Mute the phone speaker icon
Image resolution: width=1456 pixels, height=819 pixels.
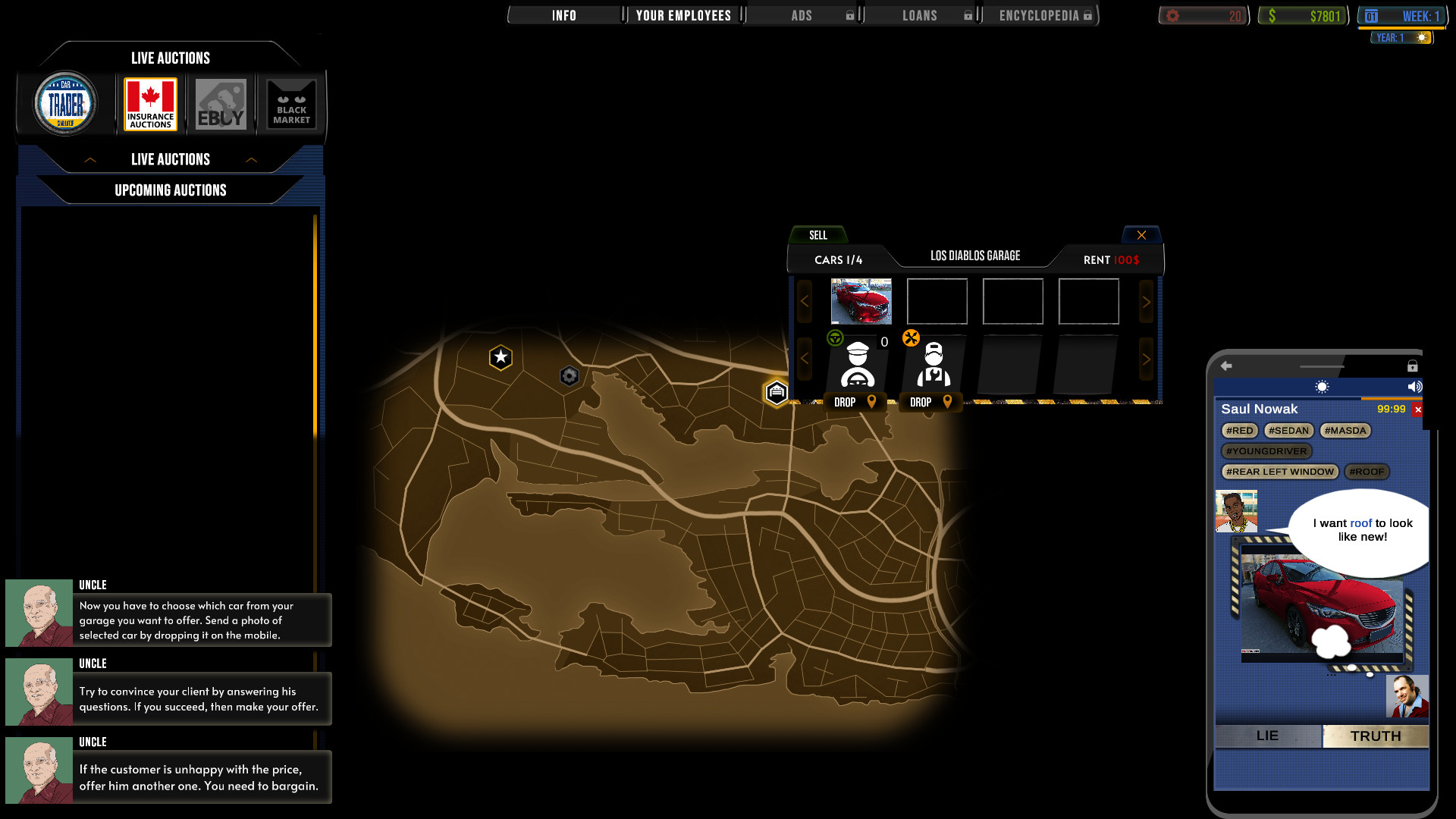[1417, 386]
